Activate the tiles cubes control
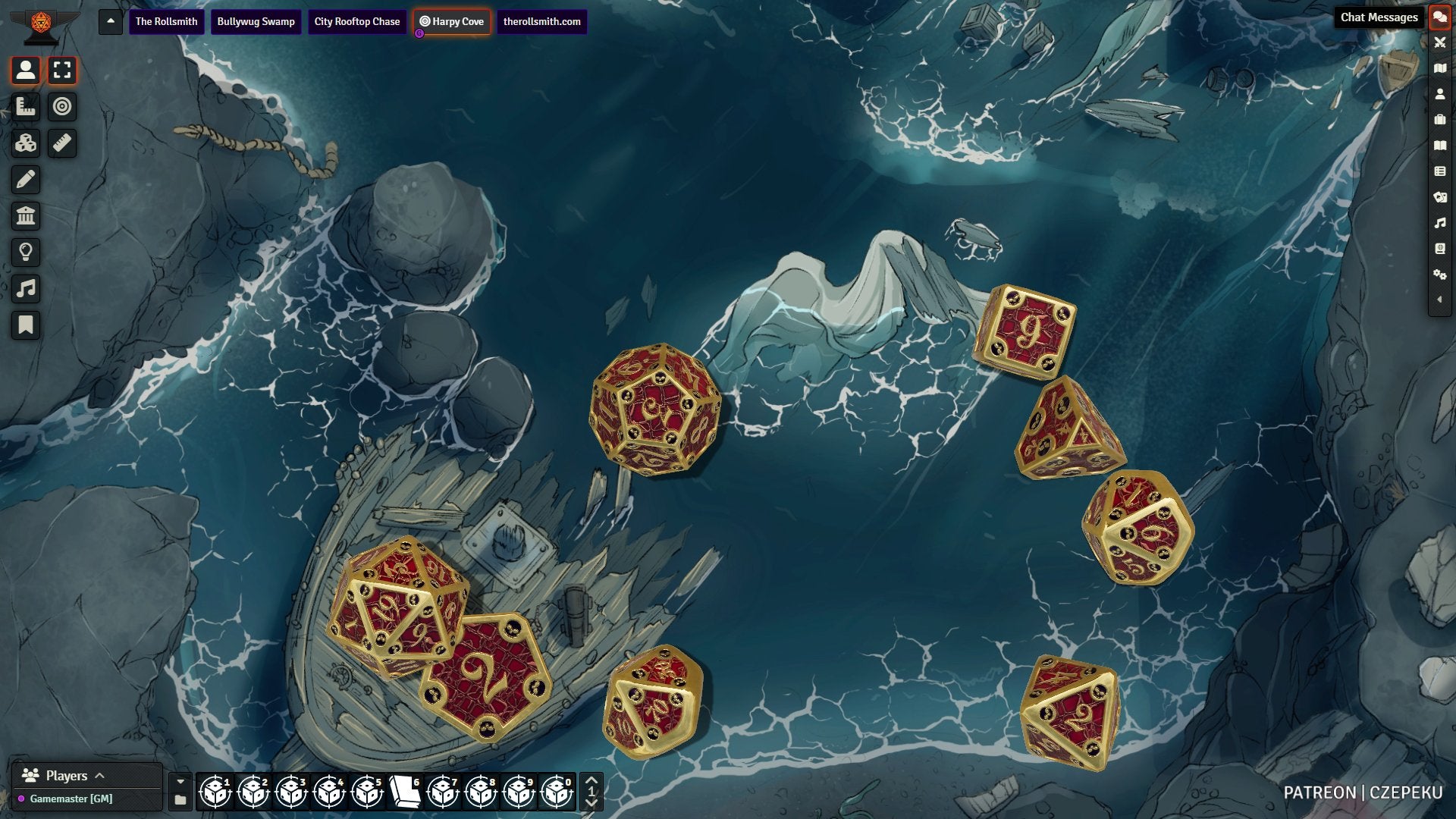1456x819 pixels. pyautogui.click(x=26, y=143)
